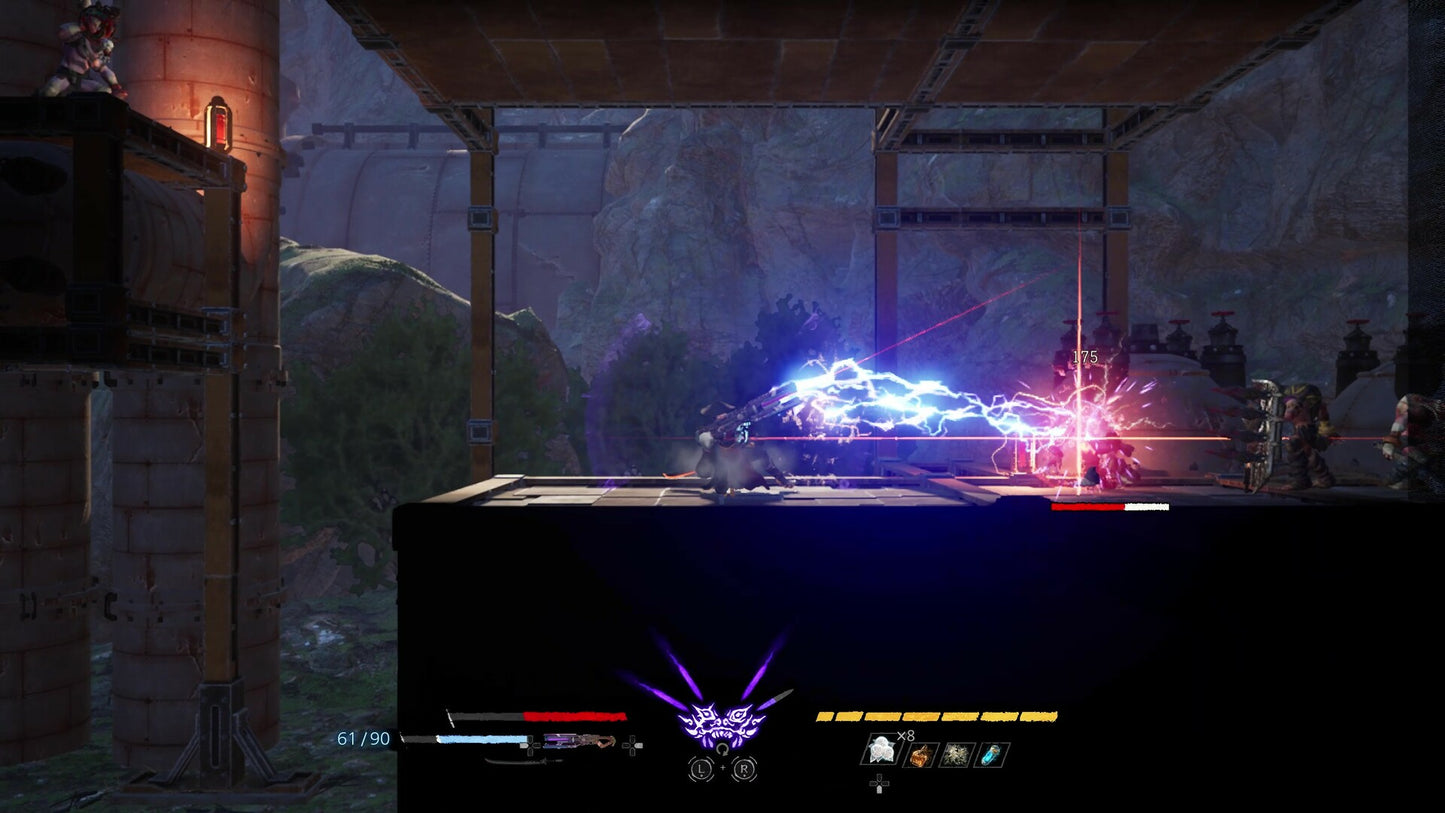Choose the orange item in the quick slots
Image resolution: width=1445 pixels, height=813 pixels.
pos(920,755)
